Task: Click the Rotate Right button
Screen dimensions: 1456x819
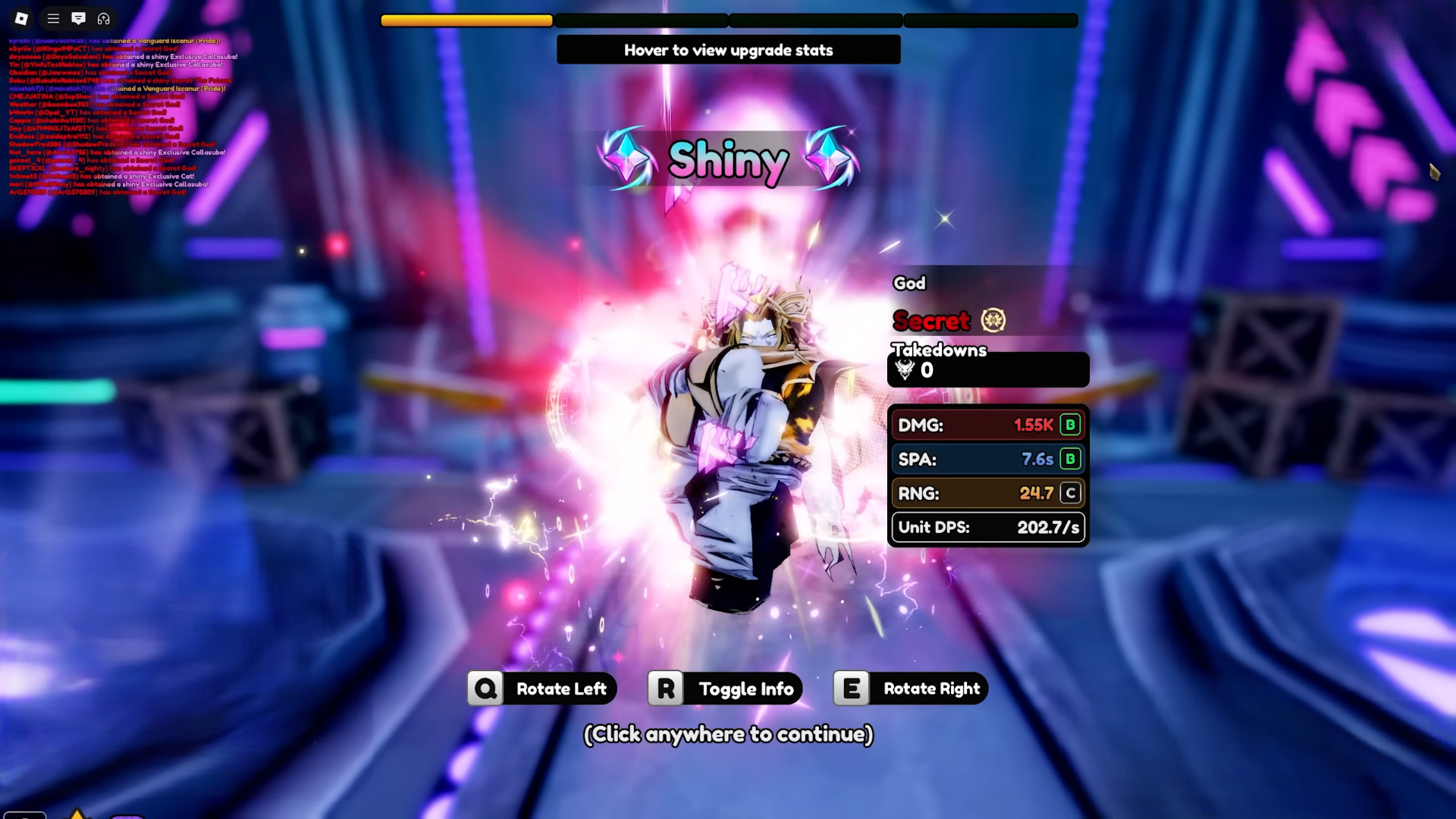Action: [910, 689]
